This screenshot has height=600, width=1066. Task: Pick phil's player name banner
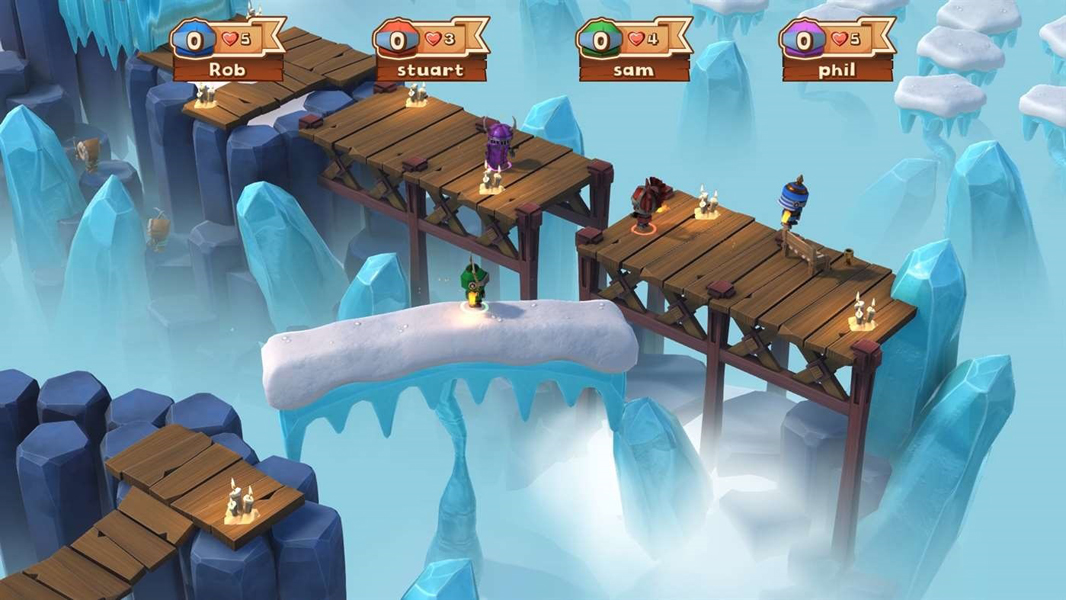click(836, 70)
